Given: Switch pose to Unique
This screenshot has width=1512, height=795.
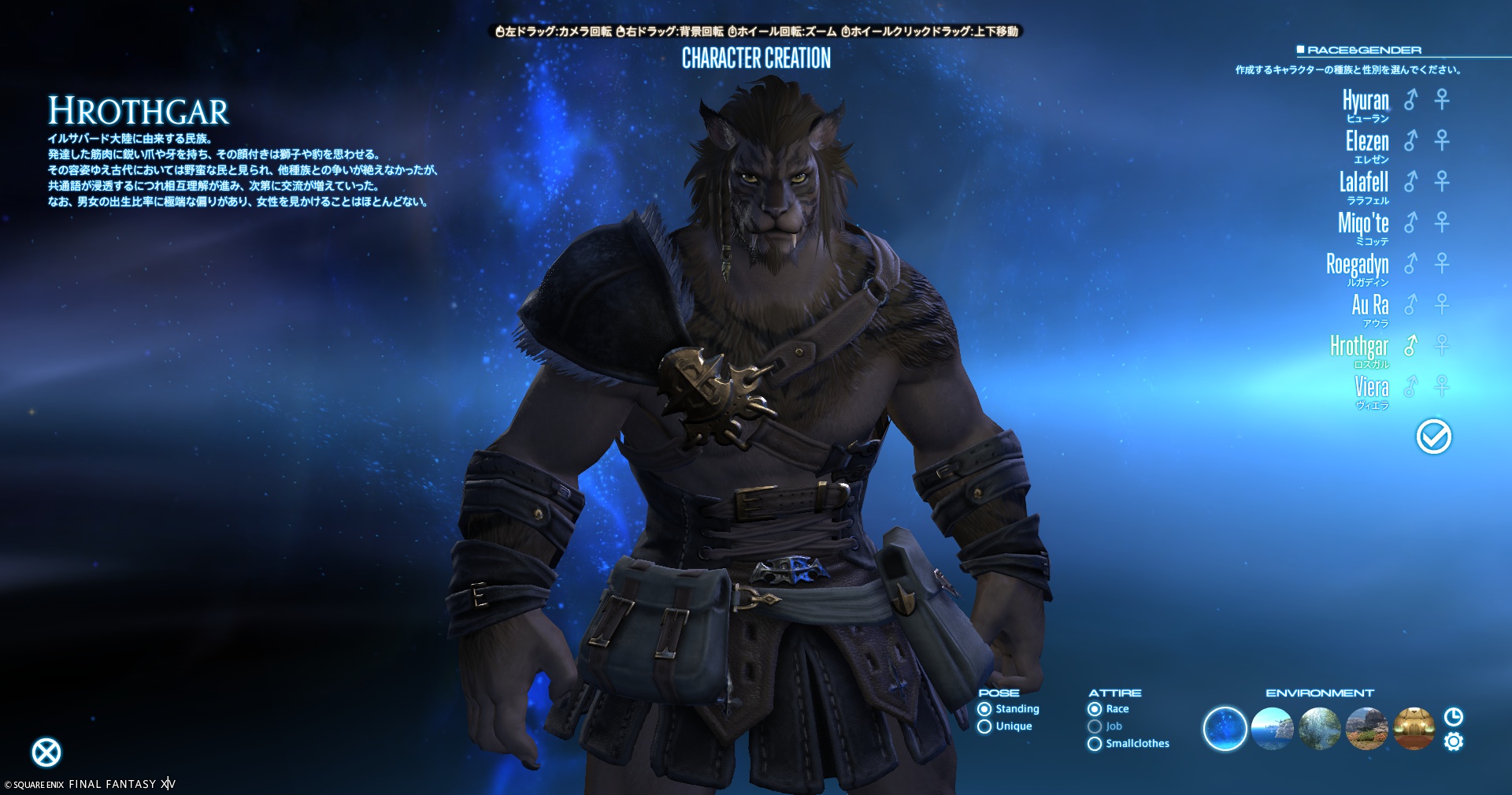Looking at the screenshot, I should 984,726.
